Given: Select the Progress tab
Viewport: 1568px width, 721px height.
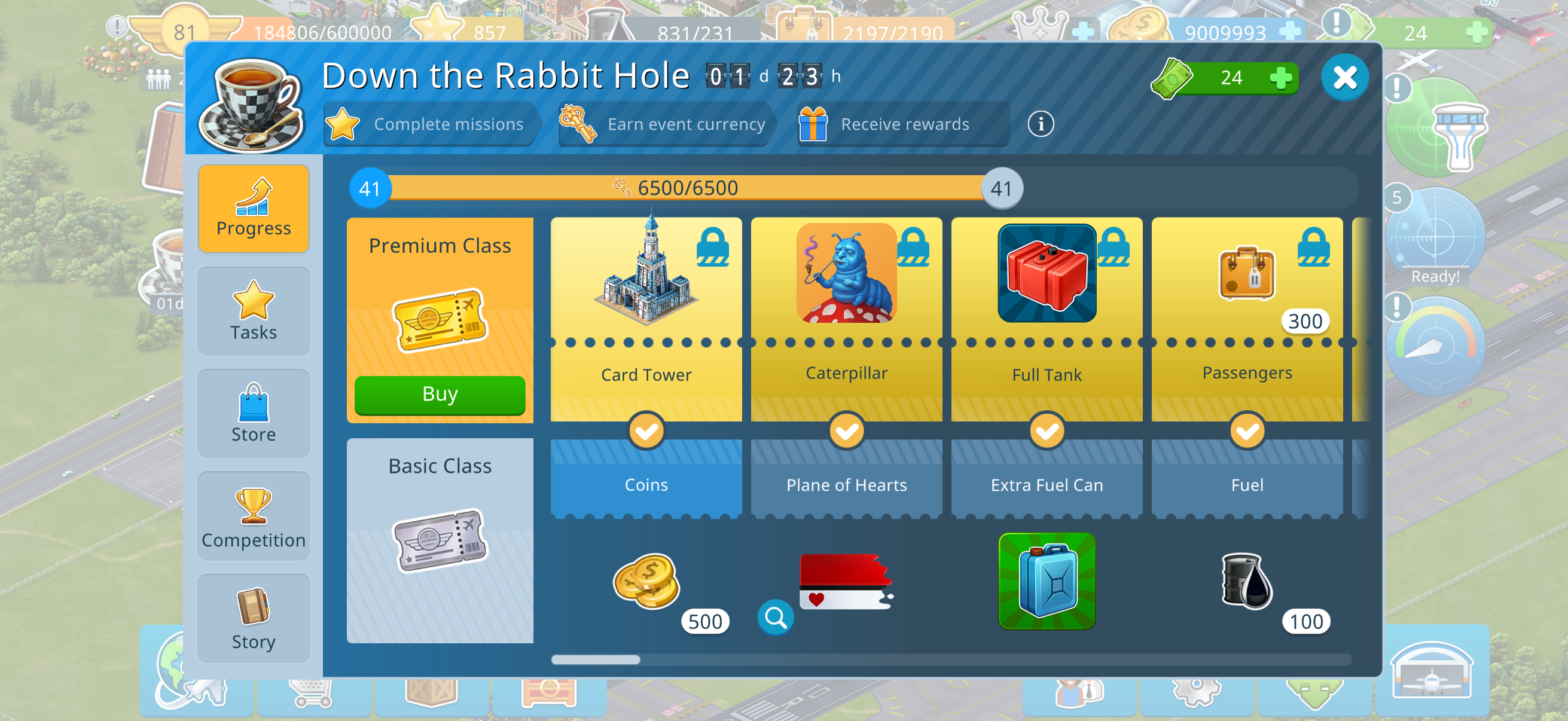Looking at the screenshot, I should [x=254, y=208].
